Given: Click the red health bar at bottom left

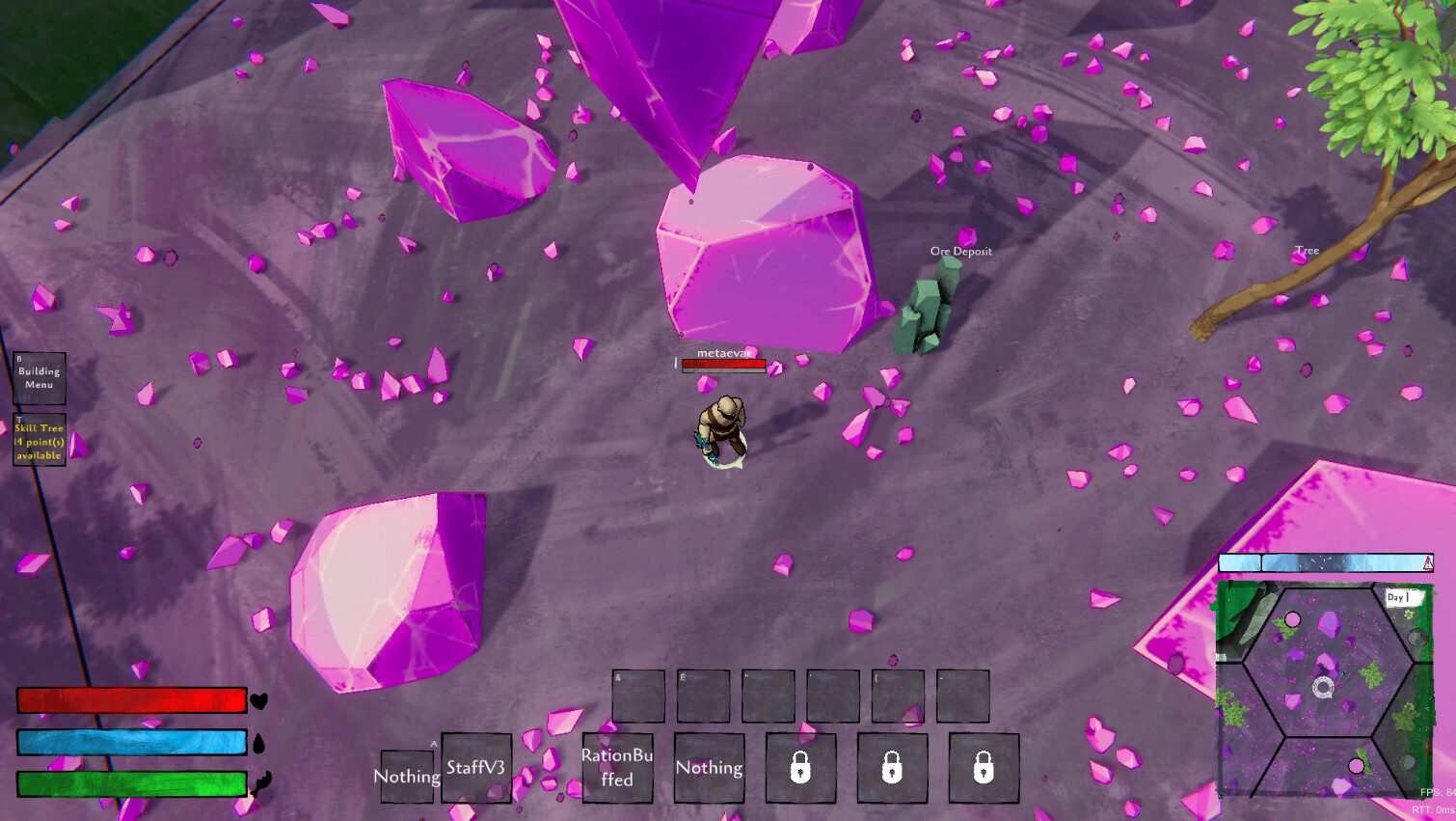Looking at the screenshot, I should 132,701.
